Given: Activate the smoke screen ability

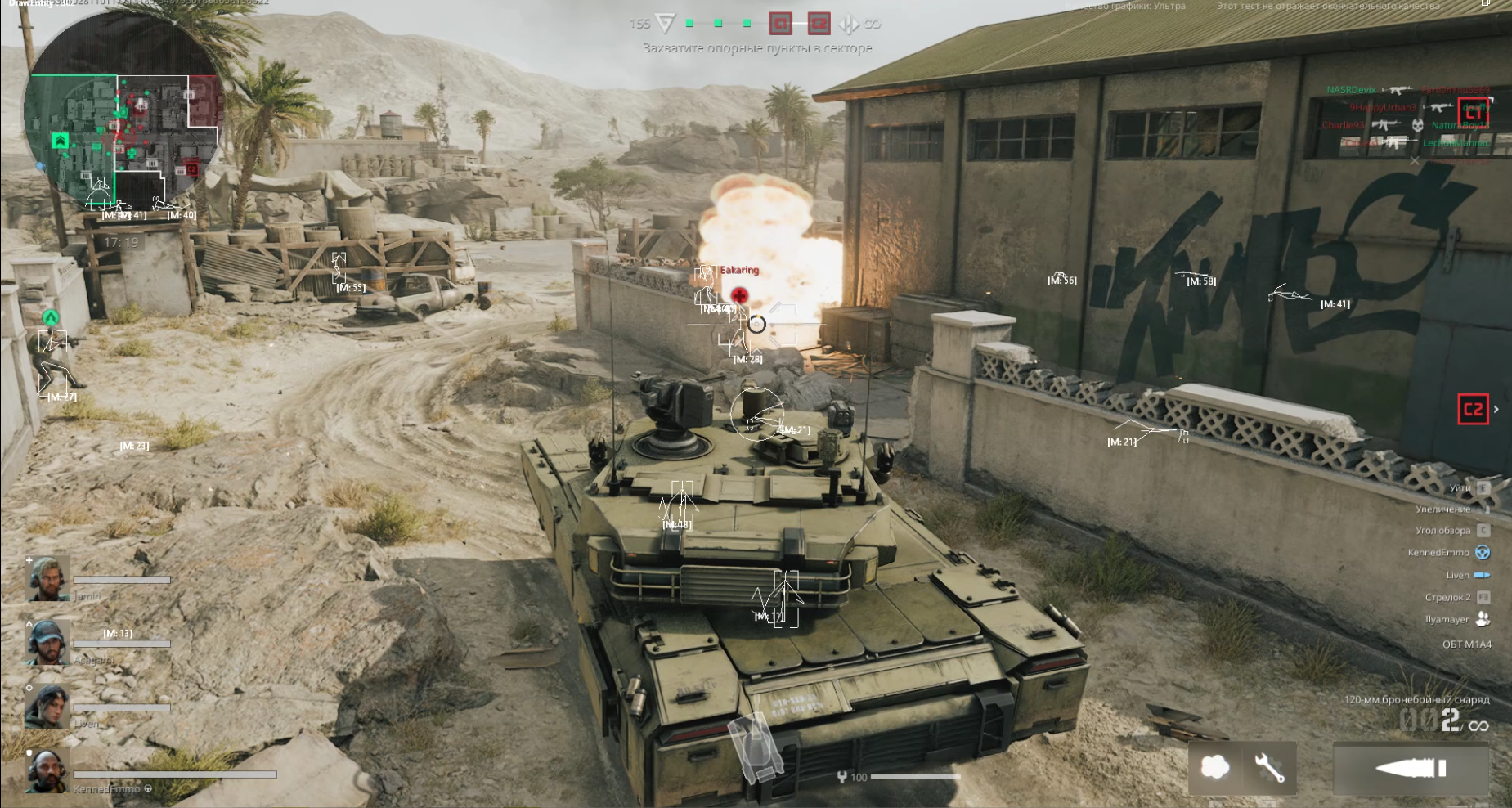Looking at the screenshot, I should point(1214,767).
